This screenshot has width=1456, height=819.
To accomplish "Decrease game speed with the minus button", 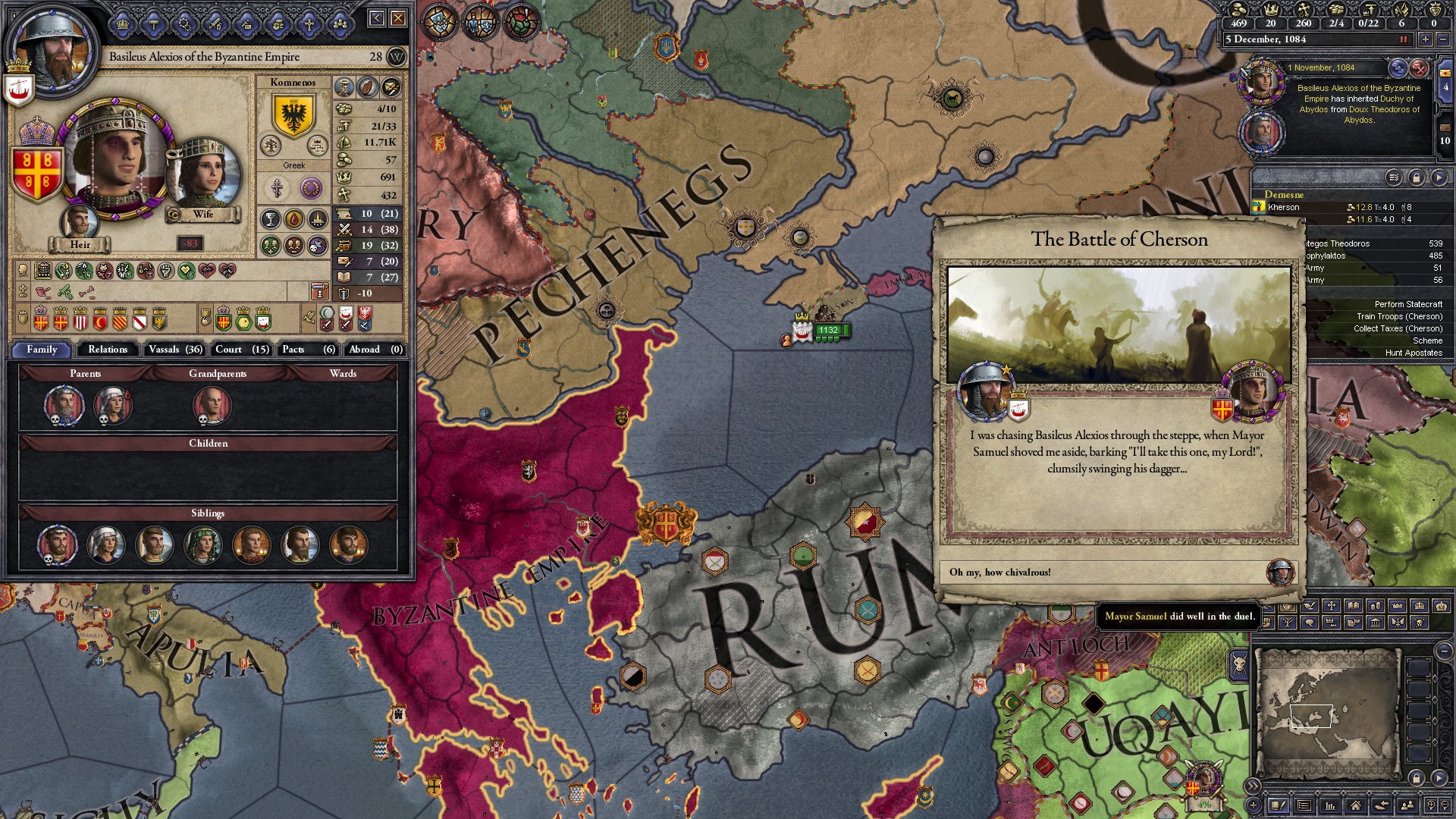I will [1442, 39].
